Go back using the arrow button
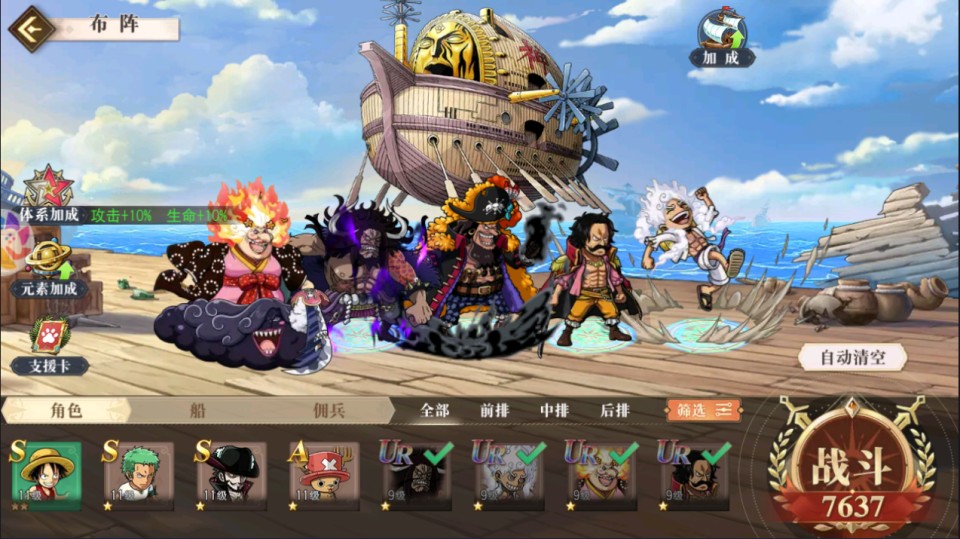960x539 pixels. [31, 27]
